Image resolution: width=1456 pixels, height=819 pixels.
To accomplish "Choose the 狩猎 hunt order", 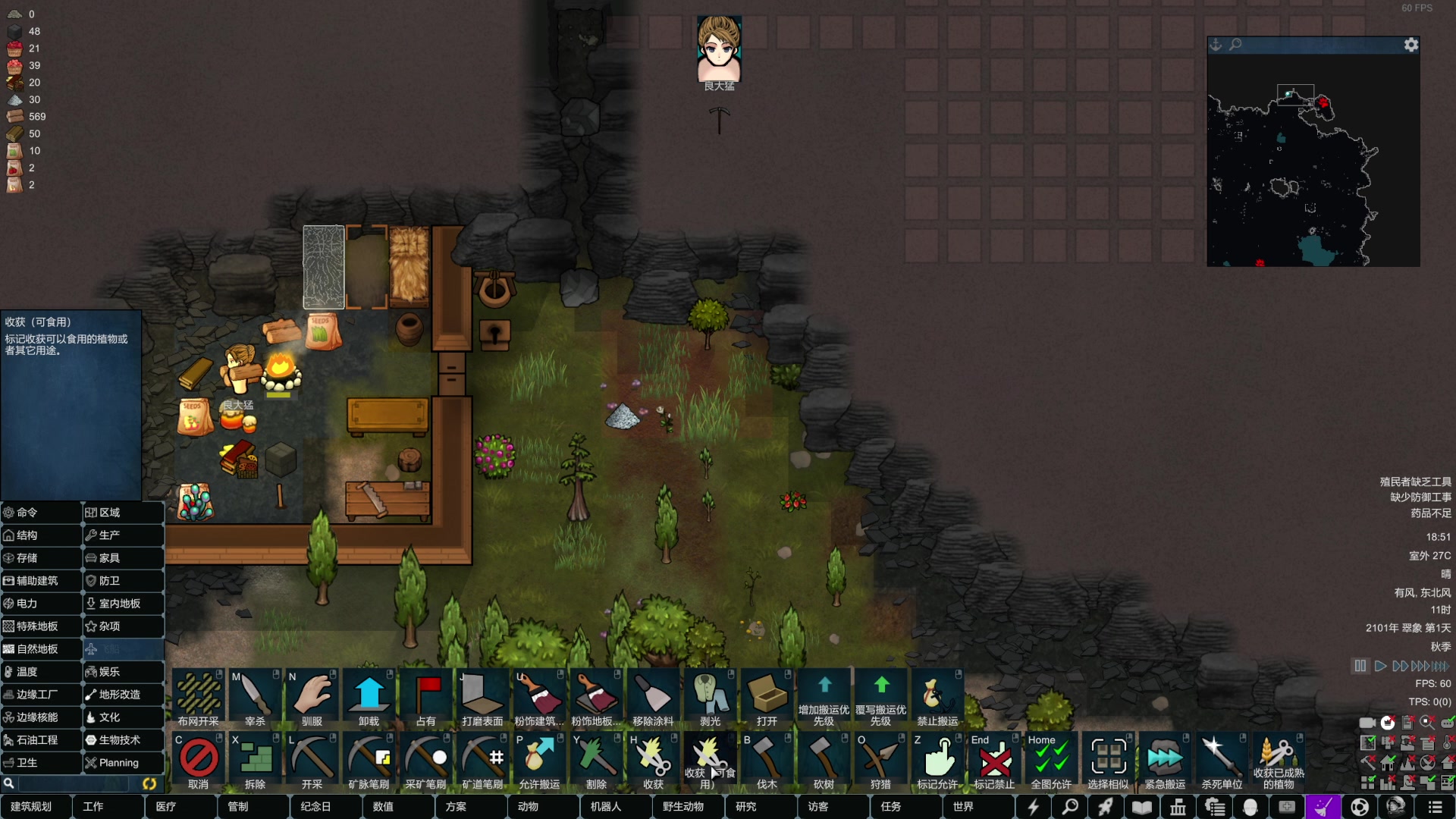I will (880, 761).
